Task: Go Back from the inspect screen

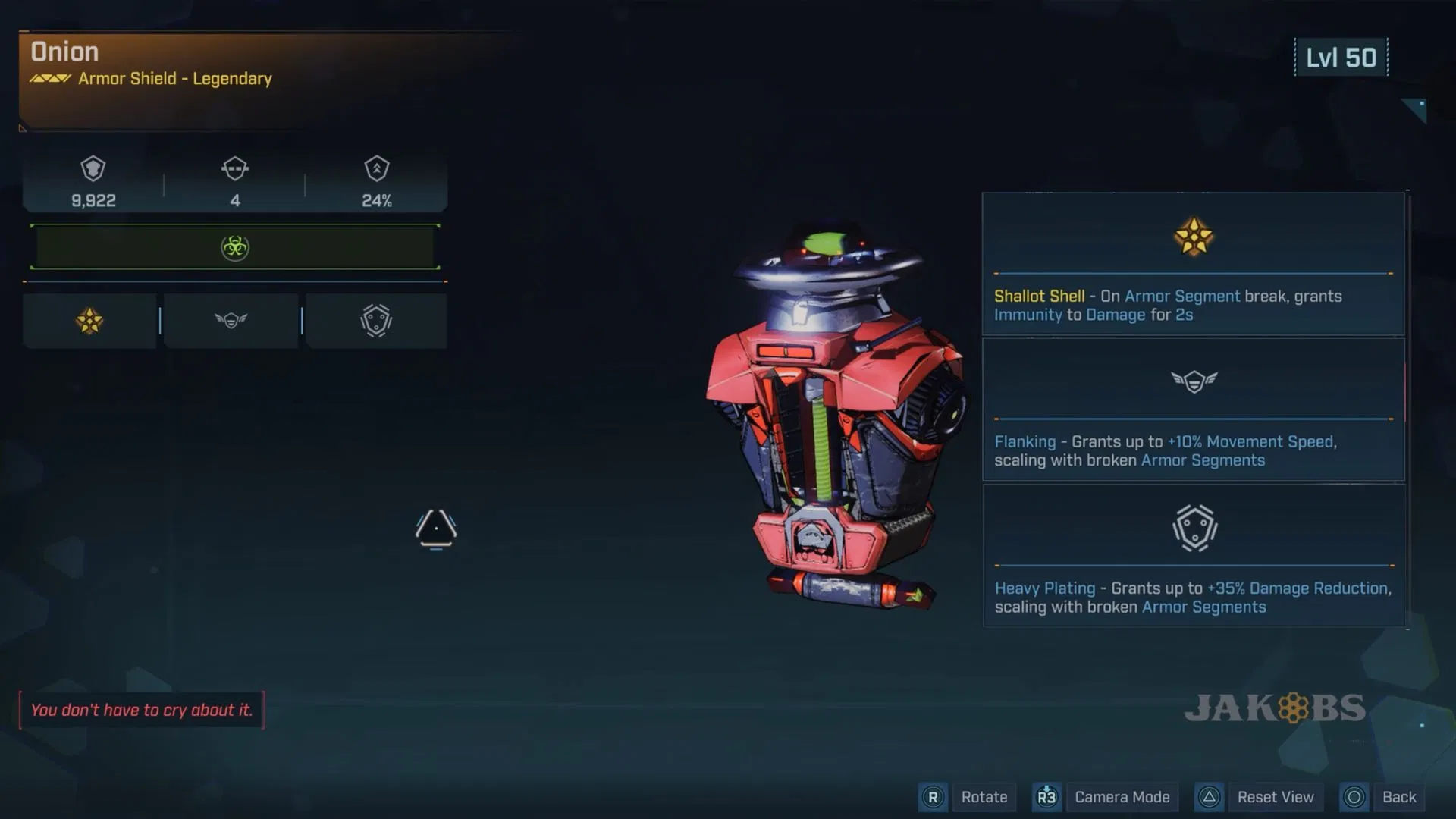Action: coord(1398,797)
